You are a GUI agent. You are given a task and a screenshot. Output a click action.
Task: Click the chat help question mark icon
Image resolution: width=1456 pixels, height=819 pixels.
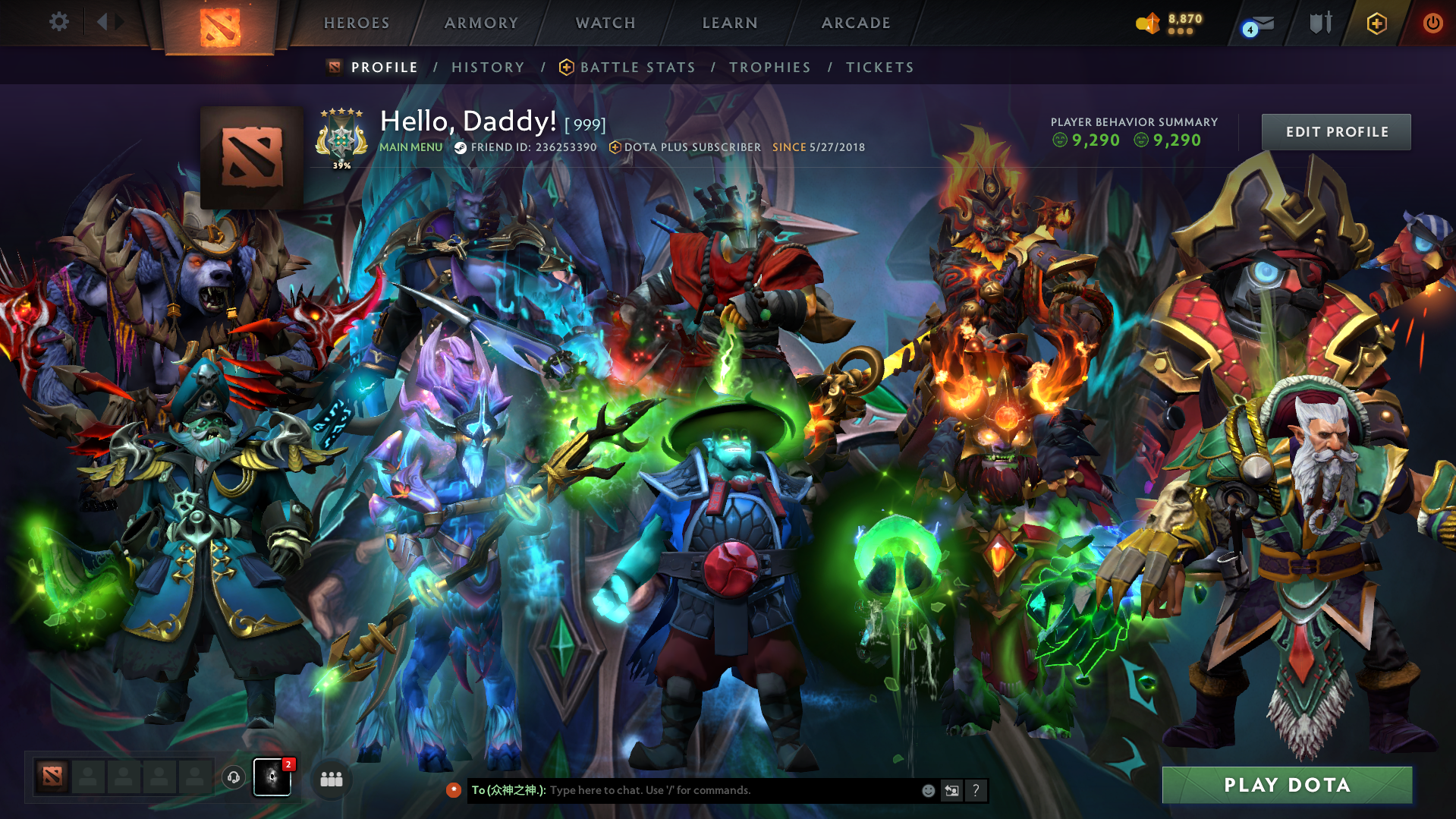coord(976,790)
